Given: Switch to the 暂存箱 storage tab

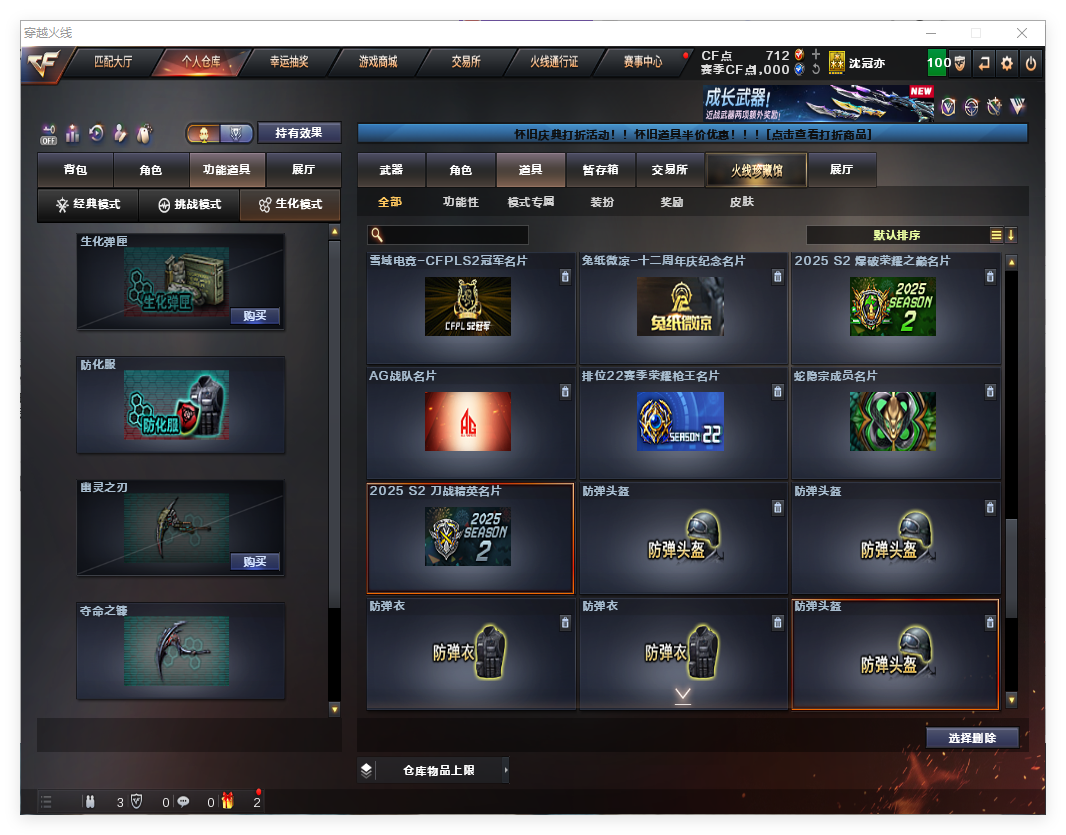Looking at the screenshot, I should [x=600, y=170].
